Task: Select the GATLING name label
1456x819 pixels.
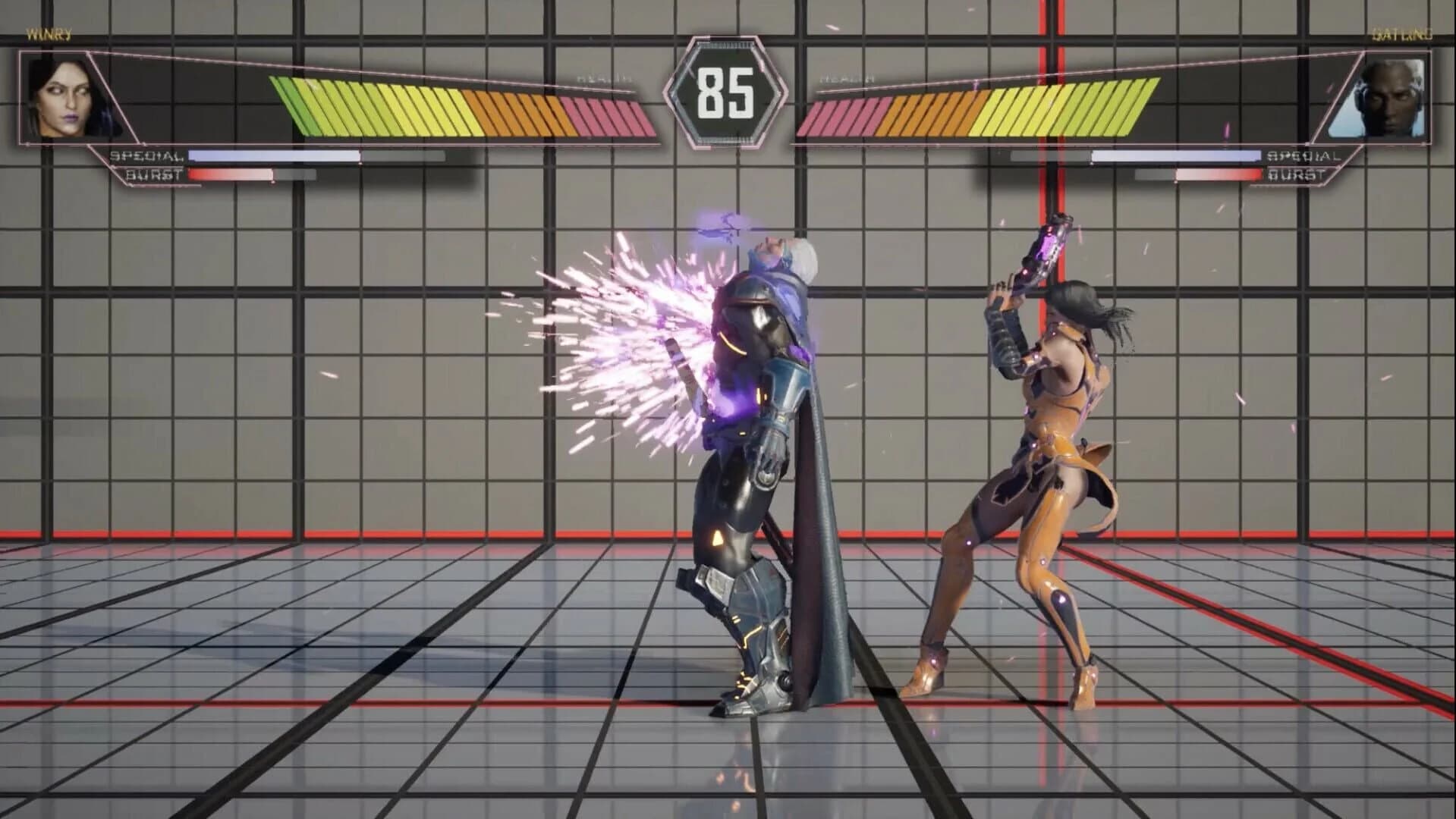Action: coord(1404,33)
